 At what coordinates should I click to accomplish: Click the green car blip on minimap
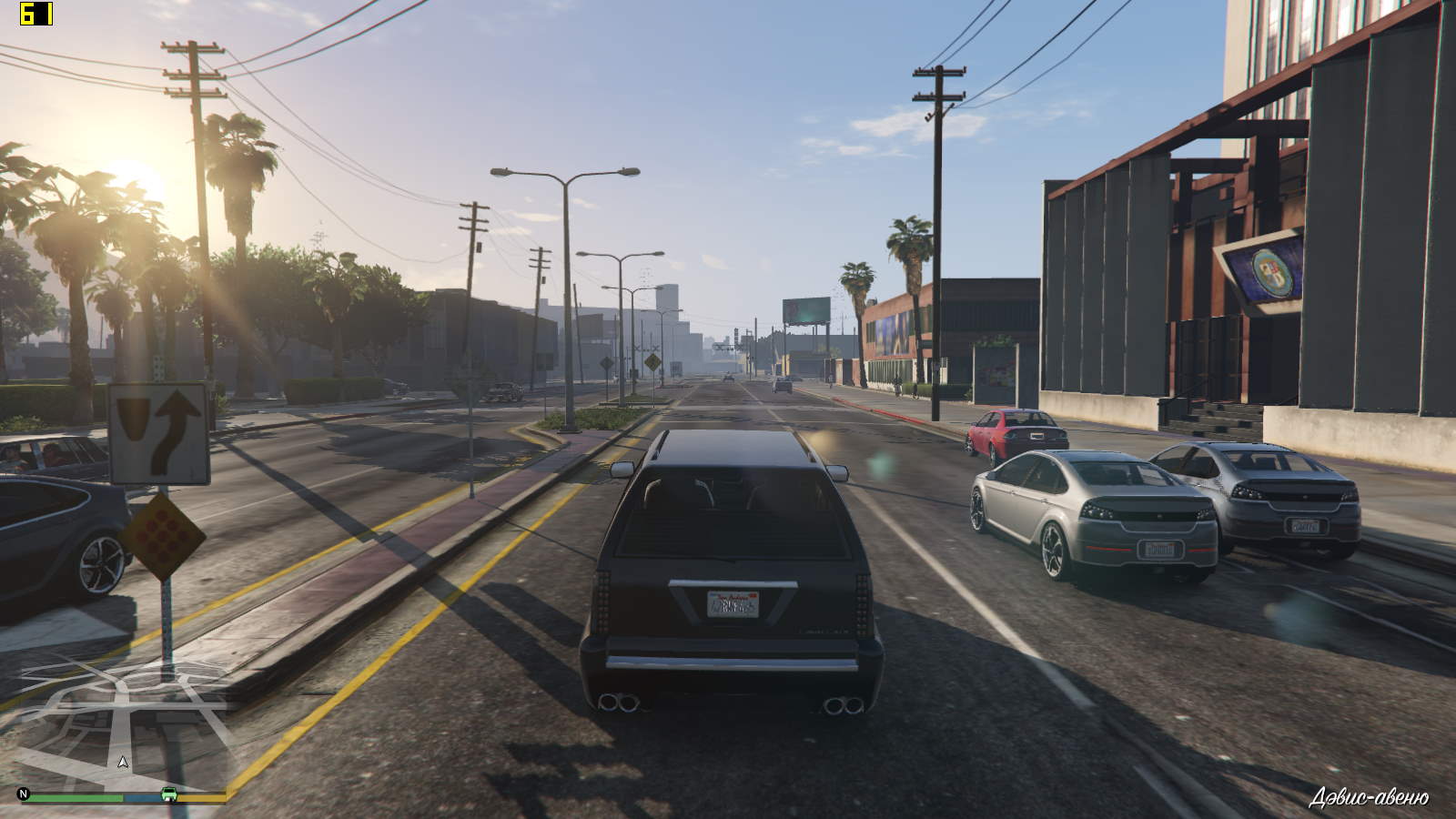coord(169,794)
